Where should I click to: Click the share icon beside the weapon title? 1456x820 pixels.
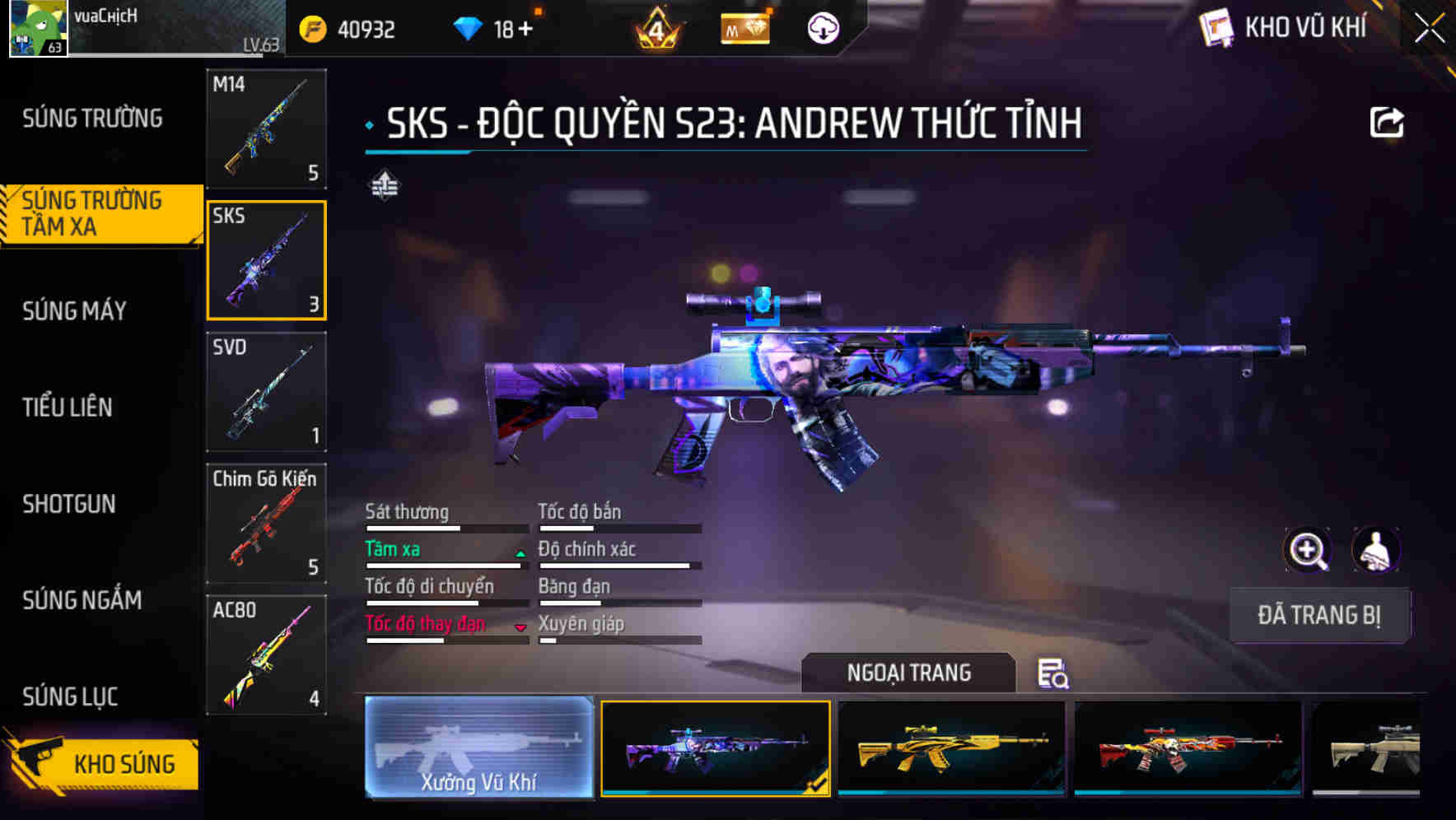pyautogui.click(x=1388, y=122)
